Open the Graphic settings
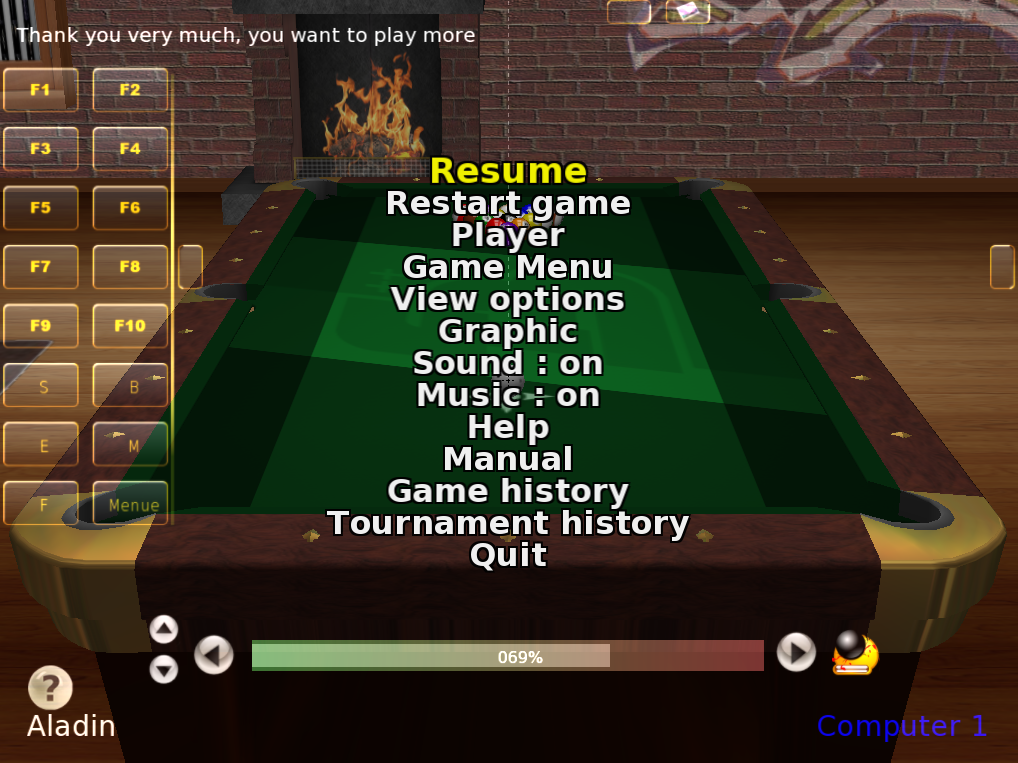Viewport: 1018px width, 763px height. (508, 331)
